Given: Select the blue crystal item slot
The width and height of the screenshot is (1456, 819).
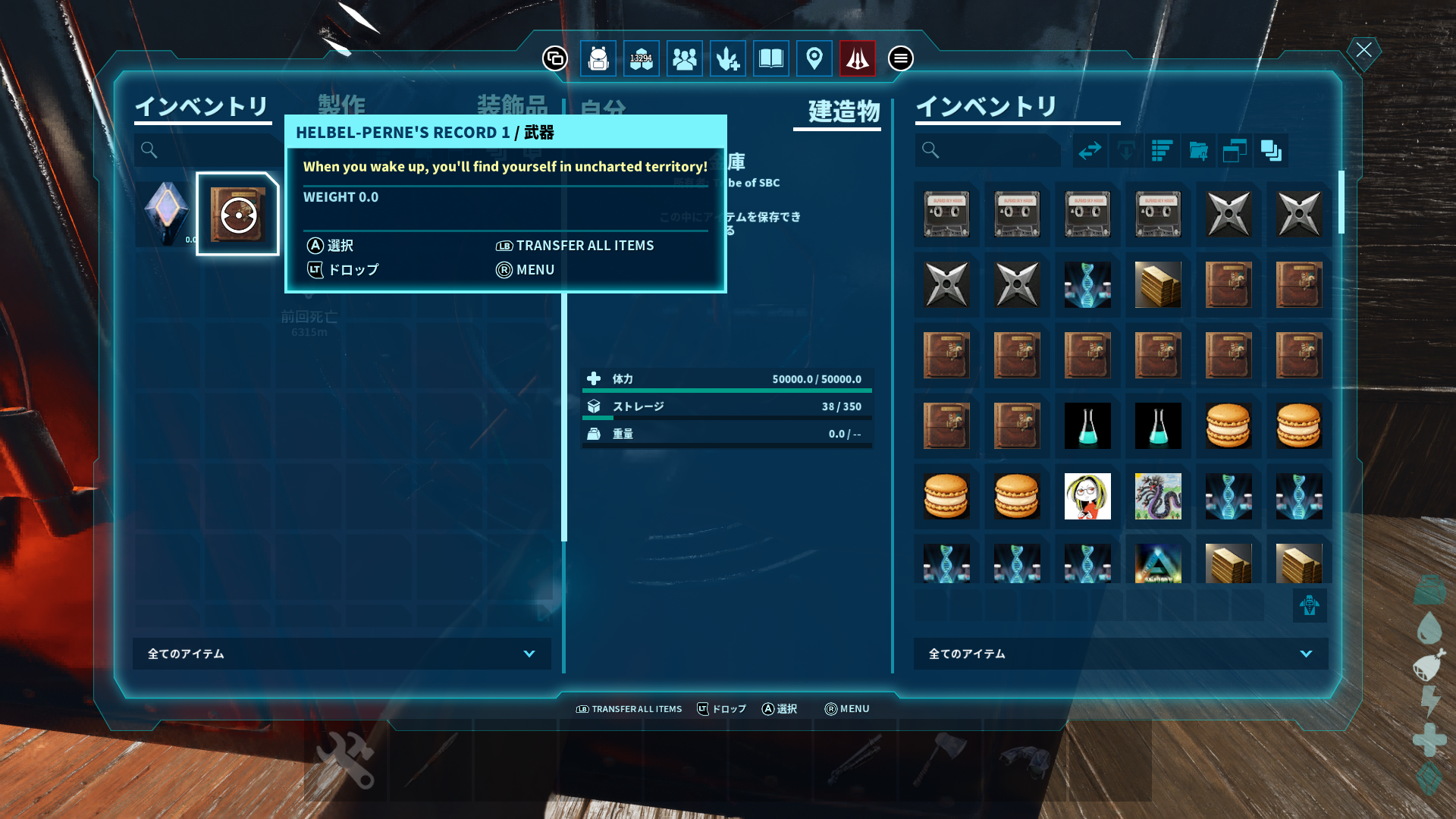Looking at the screenshot, I should click(x=166, y=213).
